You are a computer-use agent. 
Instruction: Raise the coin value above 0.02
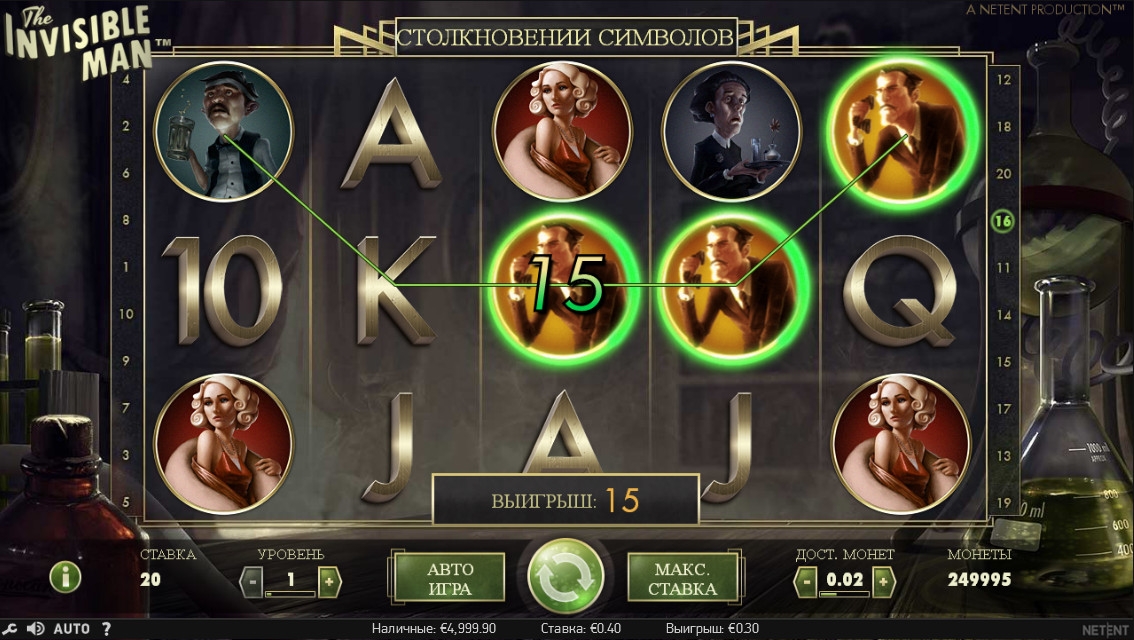(x=881, y=579)
